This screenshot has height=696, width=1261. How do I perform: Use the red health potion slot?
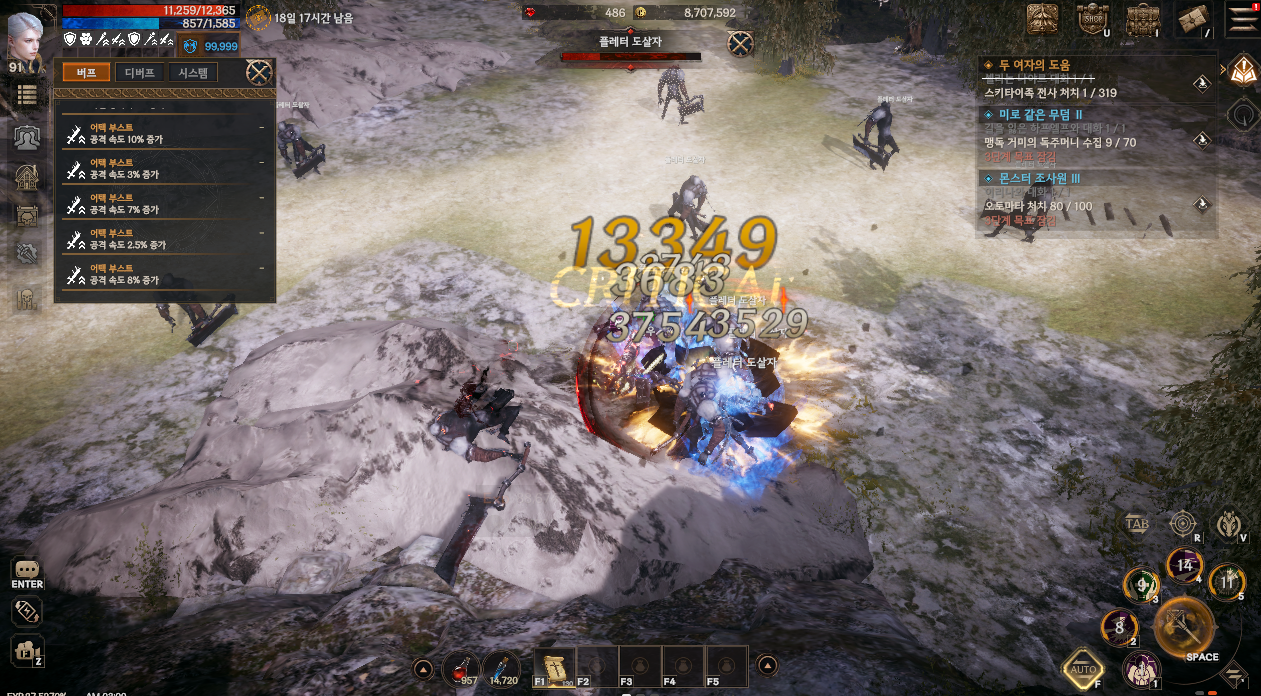(x=461, y=665)
